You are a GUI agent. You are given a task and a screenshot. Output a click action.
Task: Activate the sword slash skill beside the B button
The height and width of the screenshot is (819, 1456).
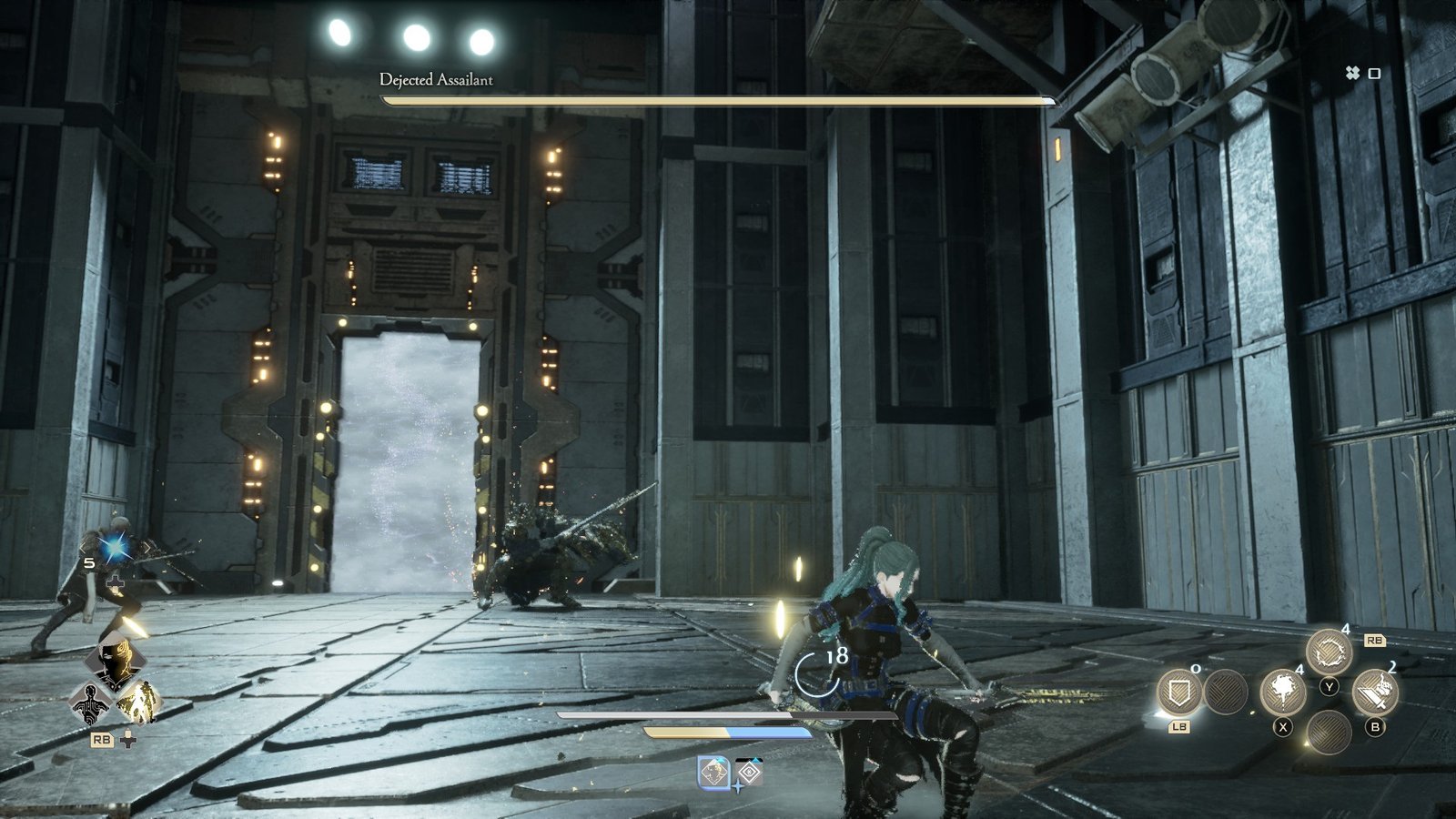1376,693
